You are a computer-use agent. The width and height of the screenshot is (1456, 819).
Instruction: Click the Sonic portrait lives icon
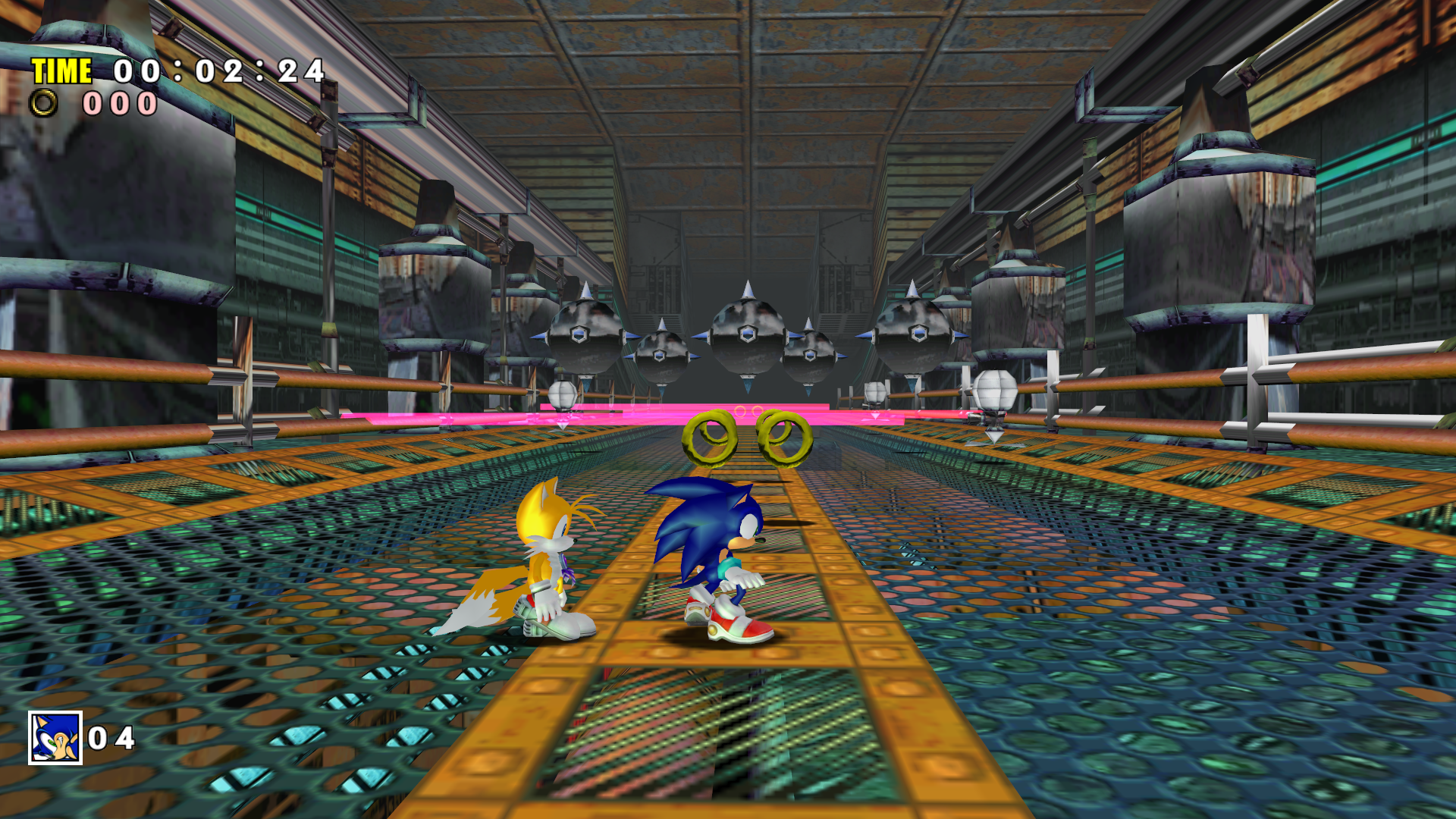55,737
